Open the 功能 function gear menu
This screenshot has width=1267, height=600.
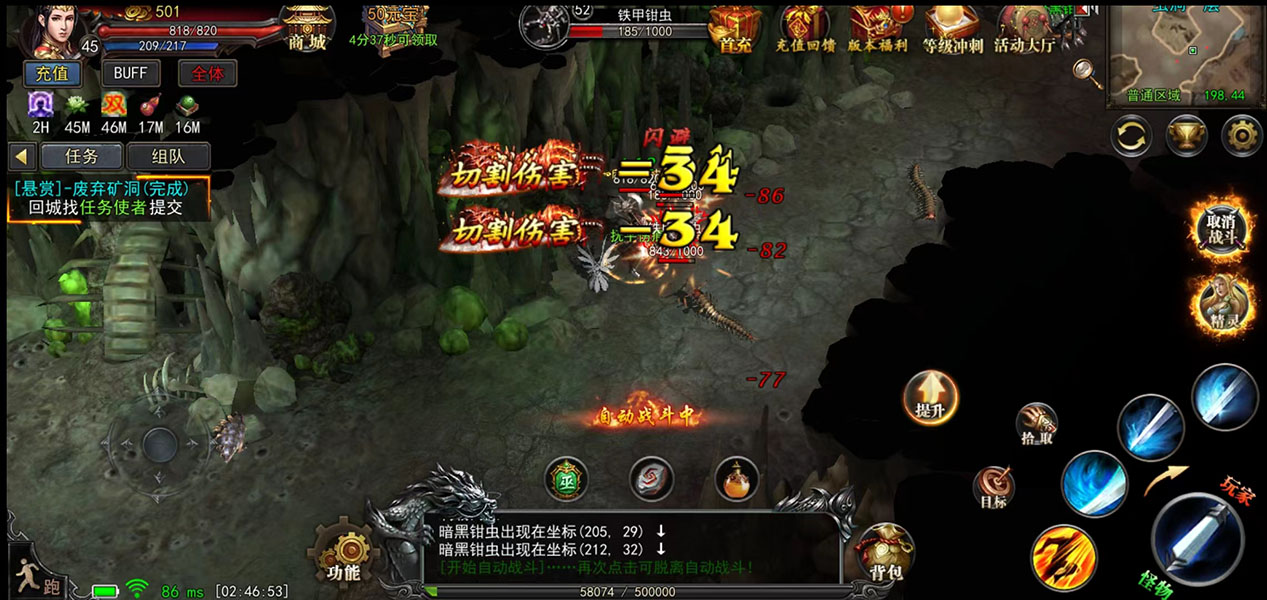pyautogui.click(x=343, y=553)
